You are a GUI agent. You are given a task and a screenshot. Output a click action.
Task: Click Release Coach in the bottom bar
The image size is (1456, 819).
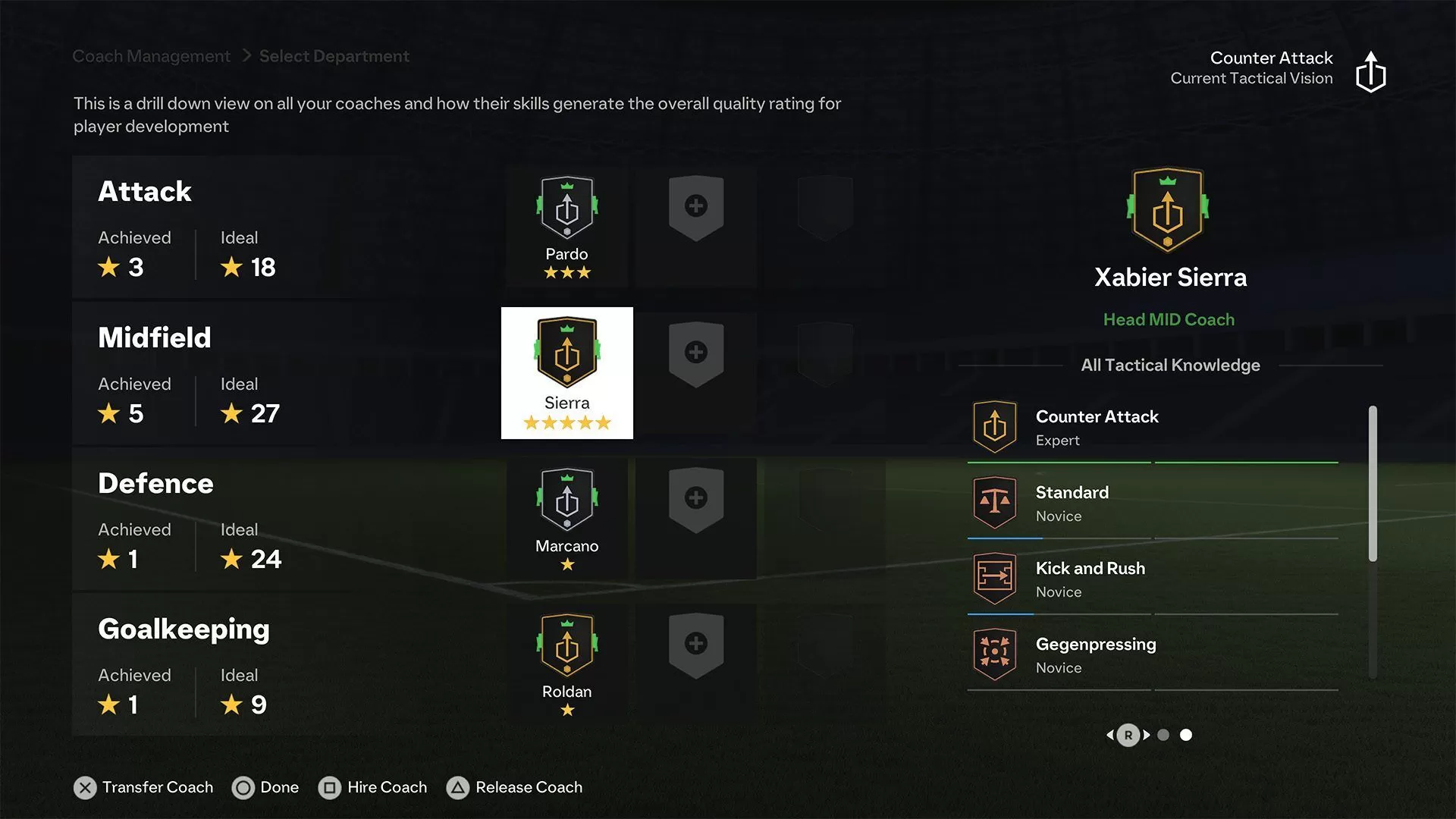point(515,787)
